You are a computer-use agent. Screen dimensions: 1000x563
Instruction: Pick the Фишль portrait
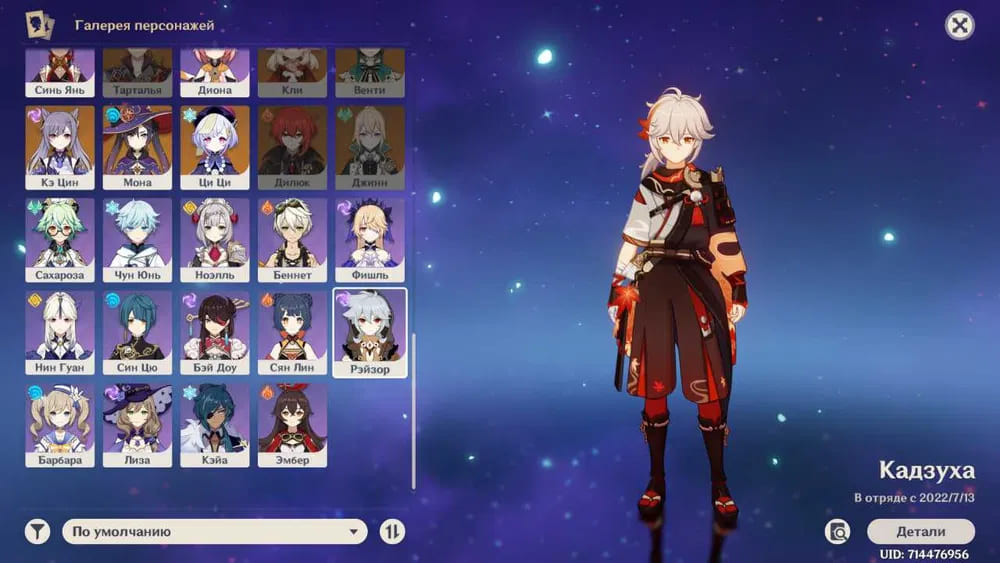pyautogui.click(x=370, y=239)
